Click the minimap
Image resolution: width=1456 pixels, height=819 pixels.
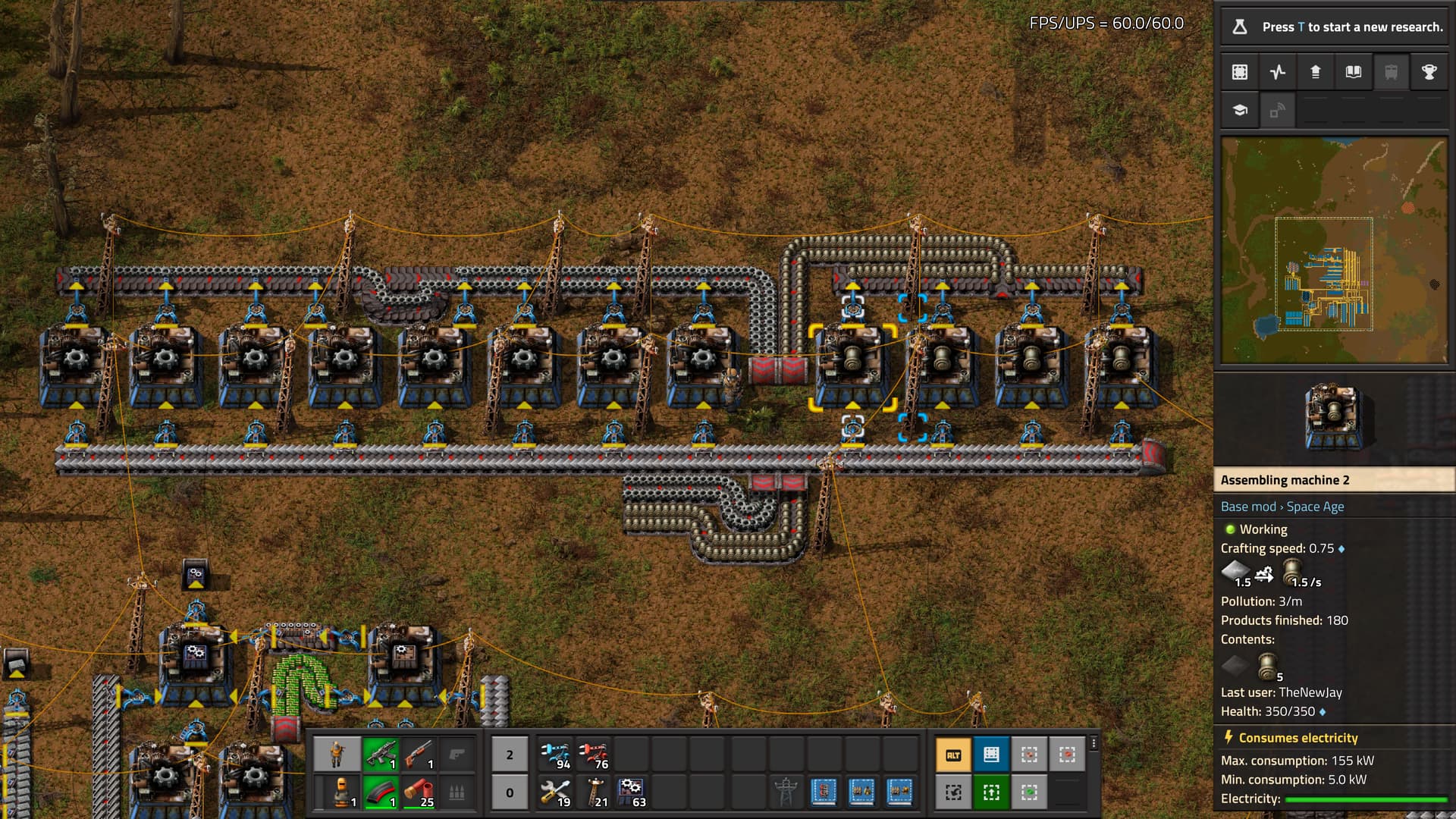click(x=1334, y=250)
